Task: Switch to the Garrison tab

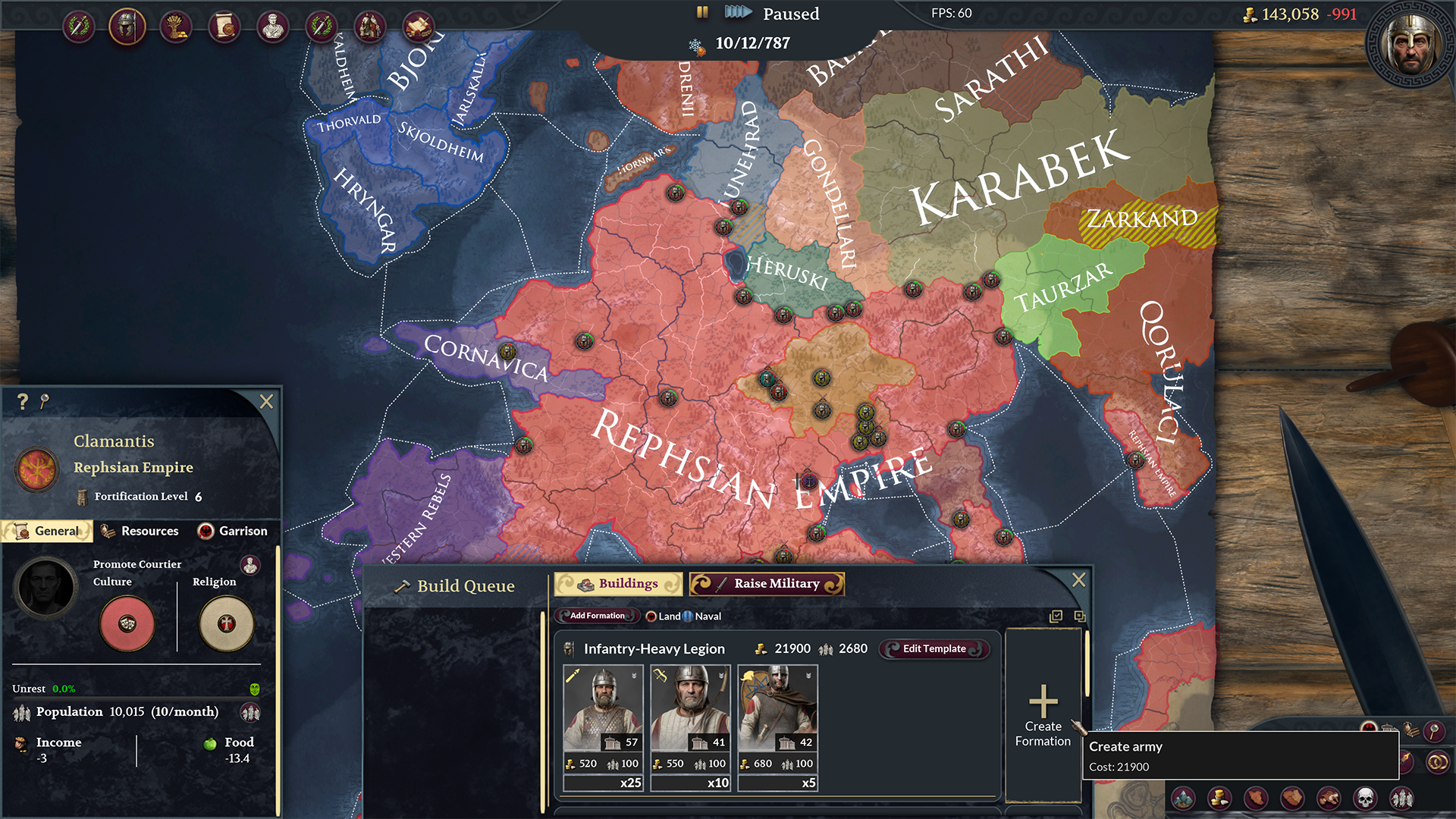Action: point(233,531)
